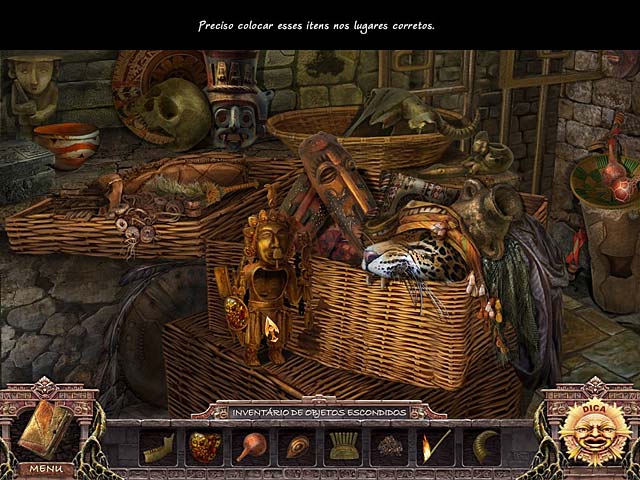This screenshot has height=480, width=640.
Task: Pick the pile of beads item
Action: tap(389, 447)
